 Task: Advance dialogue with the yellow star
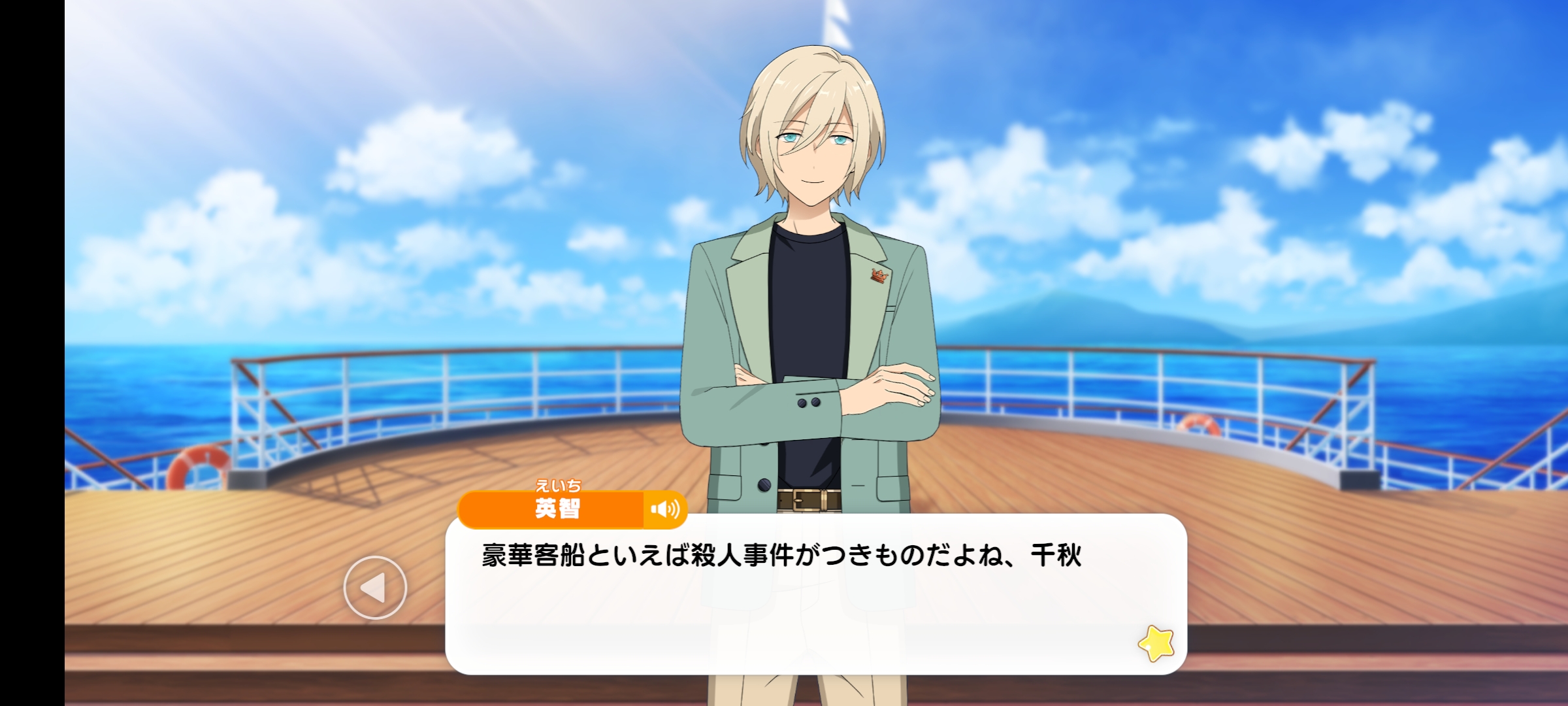coord(1156,643)
